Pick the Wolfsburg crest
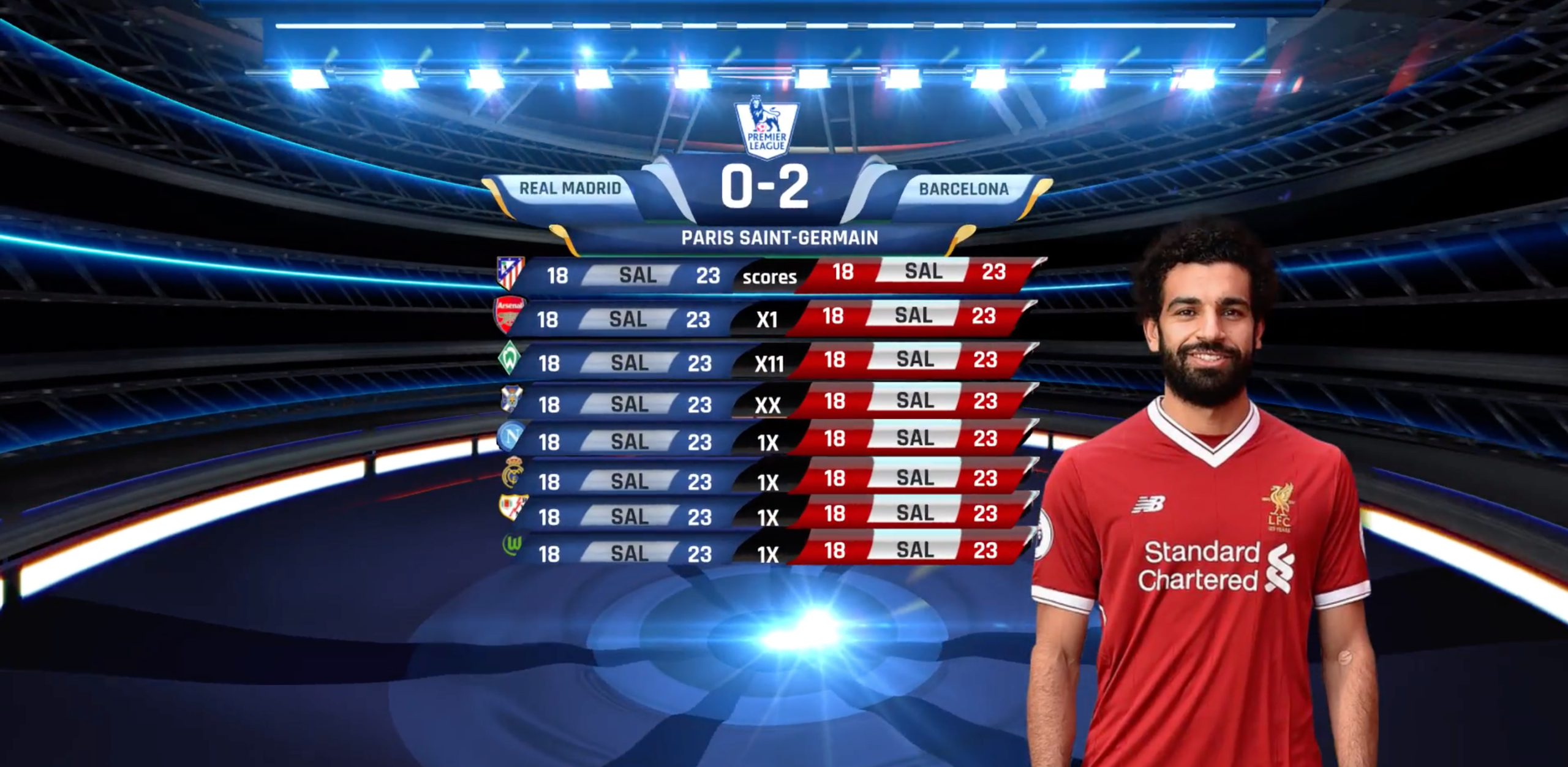 (x=511, y=544)
